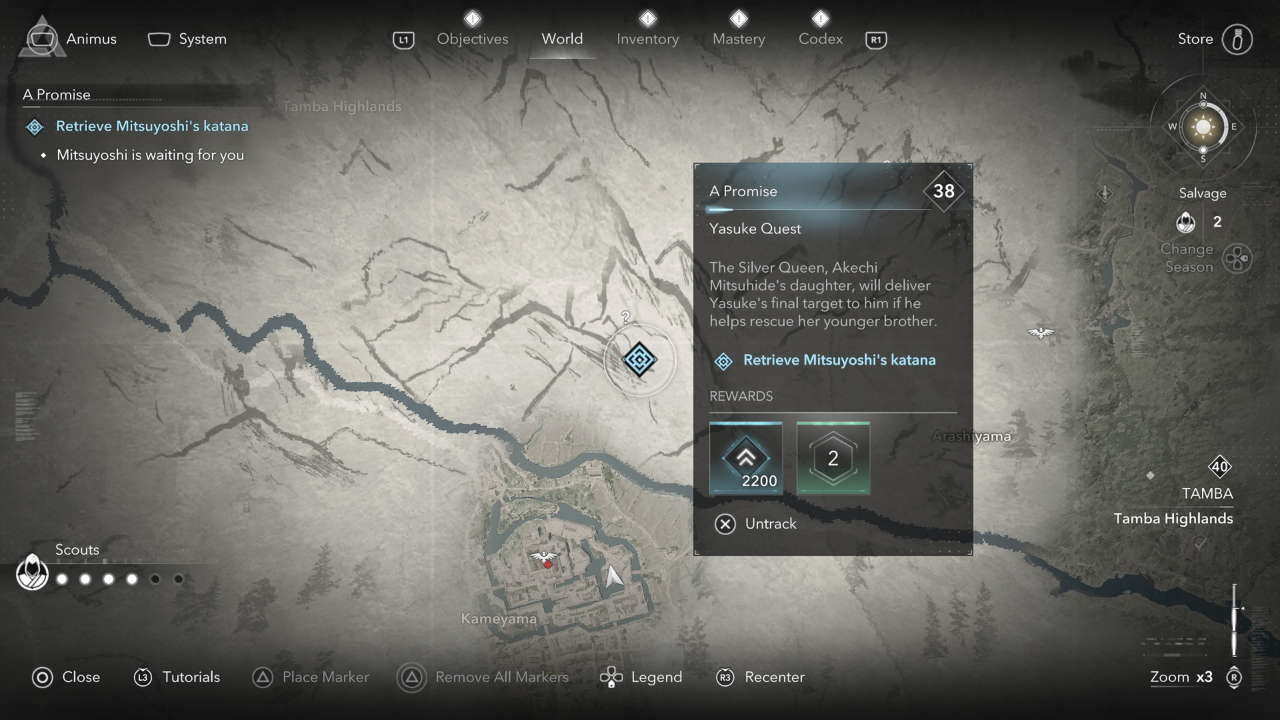Open the Animus menu

point(70,39)
